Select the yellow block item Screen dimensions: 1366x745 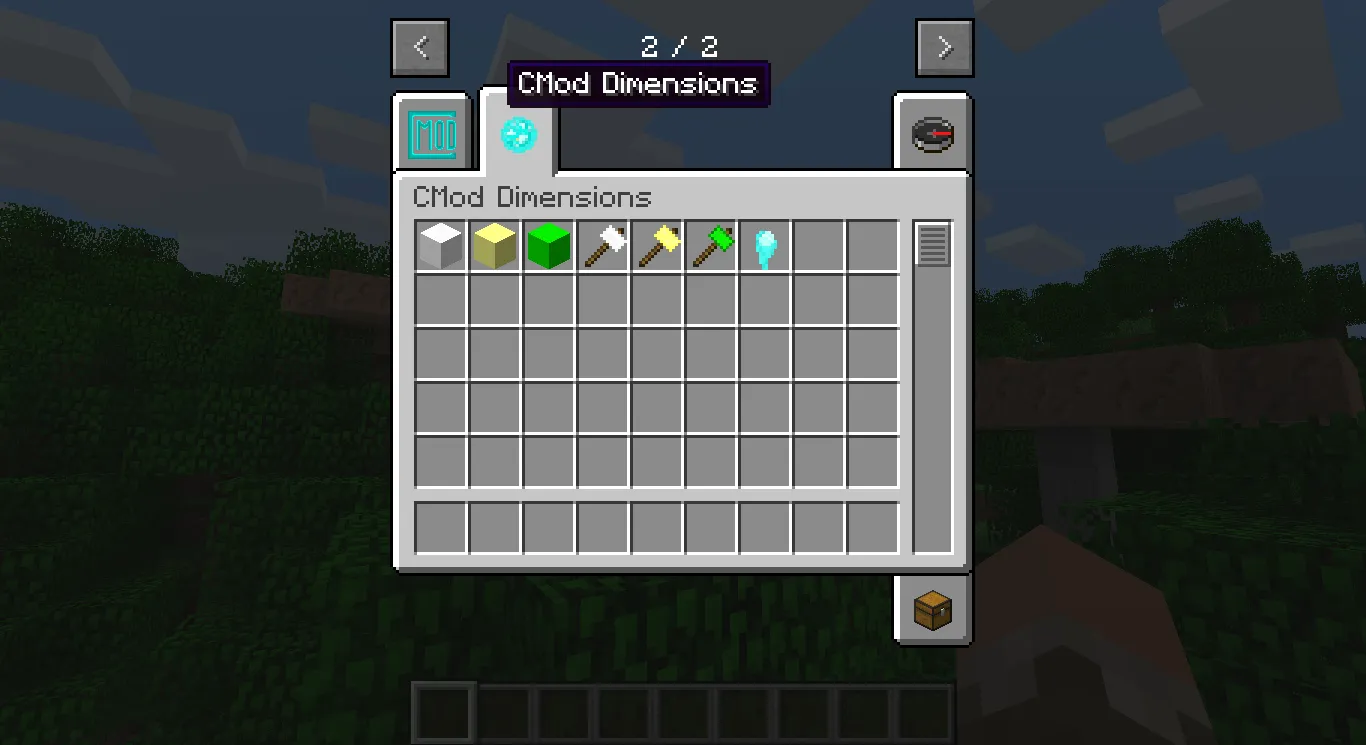click(x=494, y=245)
